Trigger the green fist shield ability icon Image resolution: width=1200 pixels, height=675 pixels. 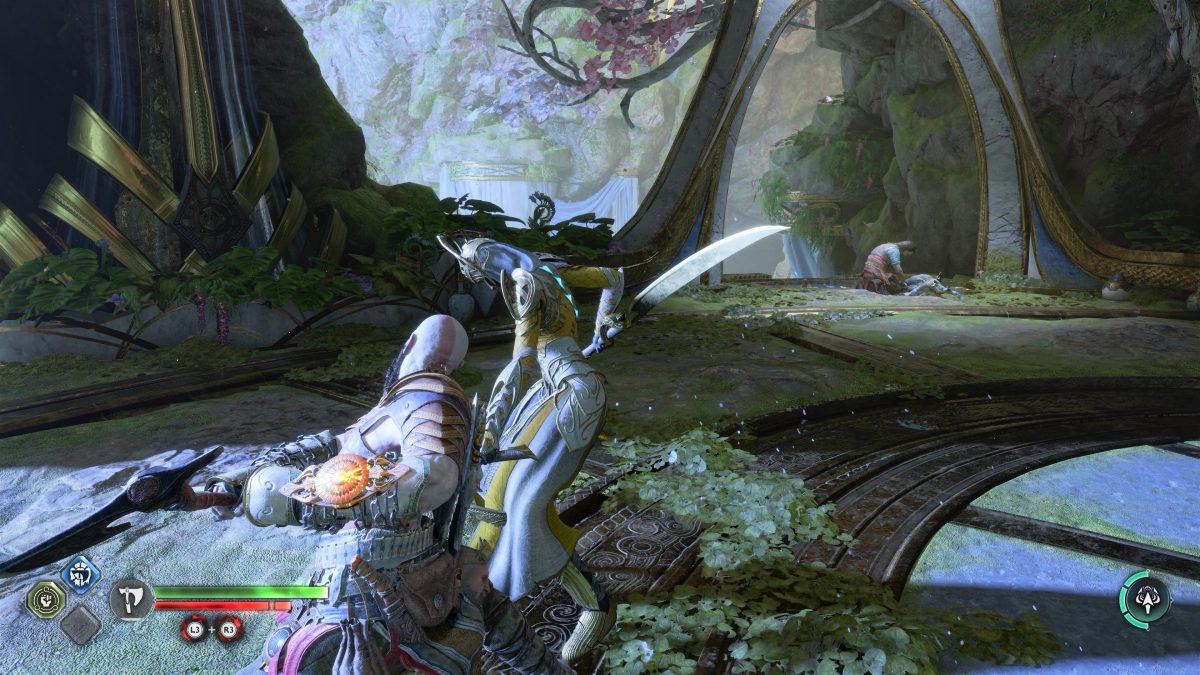[x=46, y=600]
